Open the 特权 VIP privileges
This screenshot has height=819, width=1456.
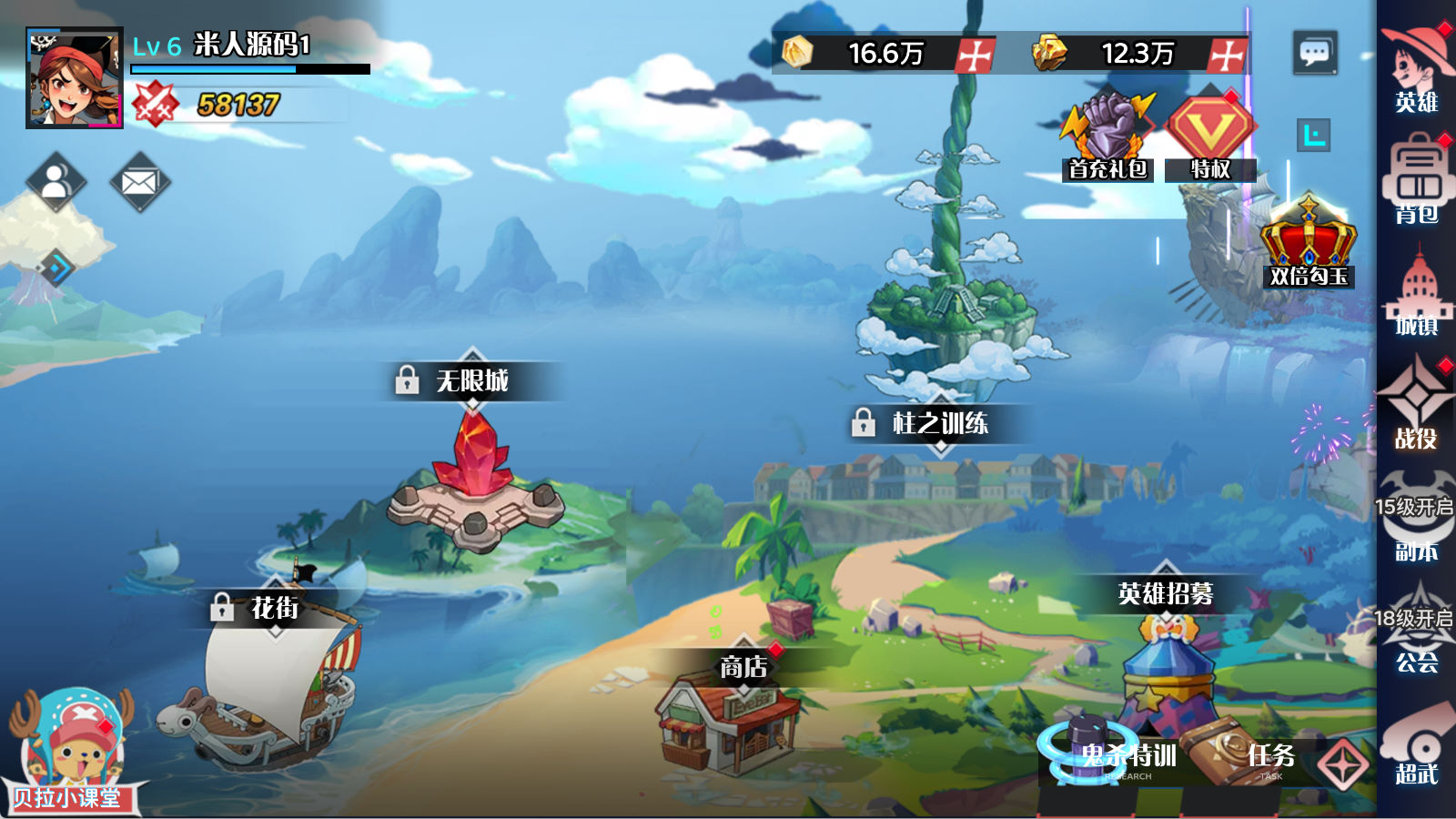1210,136
